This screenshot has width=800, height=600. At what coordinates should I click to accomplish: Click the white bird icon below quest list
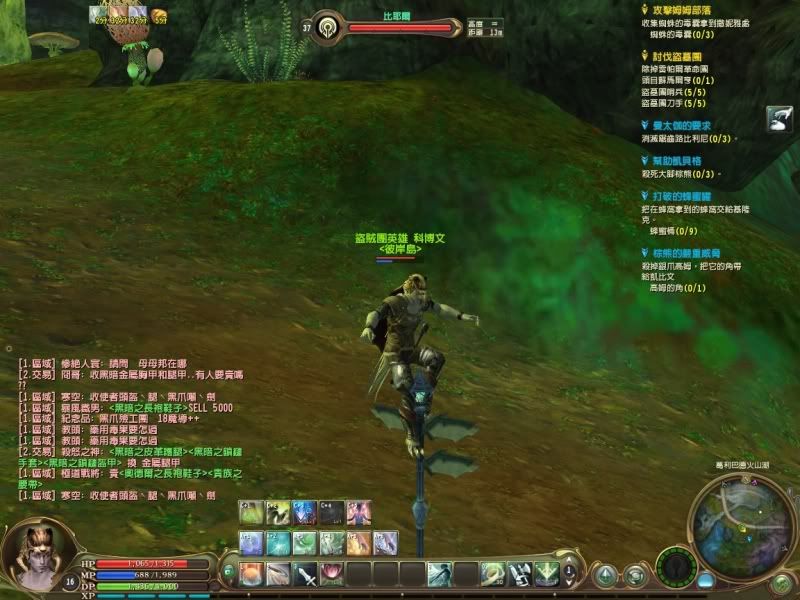coord(780,119)
